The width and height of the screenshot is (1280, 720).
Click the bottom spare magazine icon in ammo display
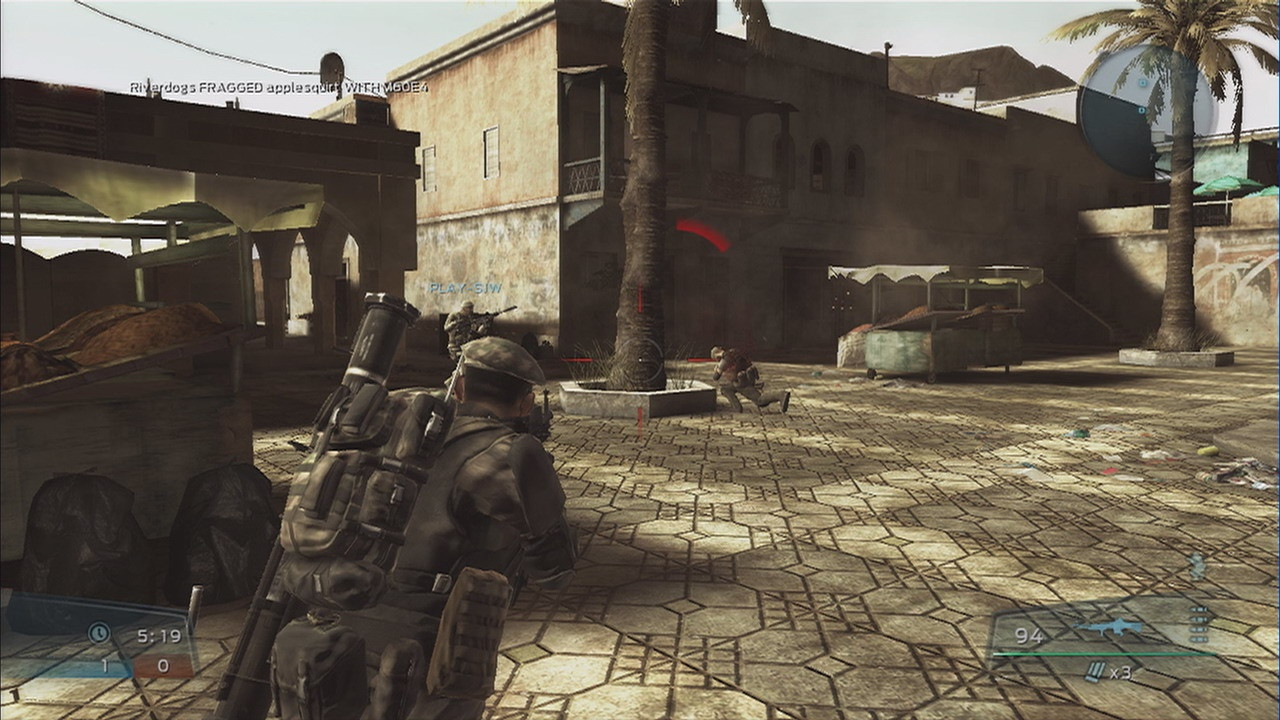(1199, 638)
